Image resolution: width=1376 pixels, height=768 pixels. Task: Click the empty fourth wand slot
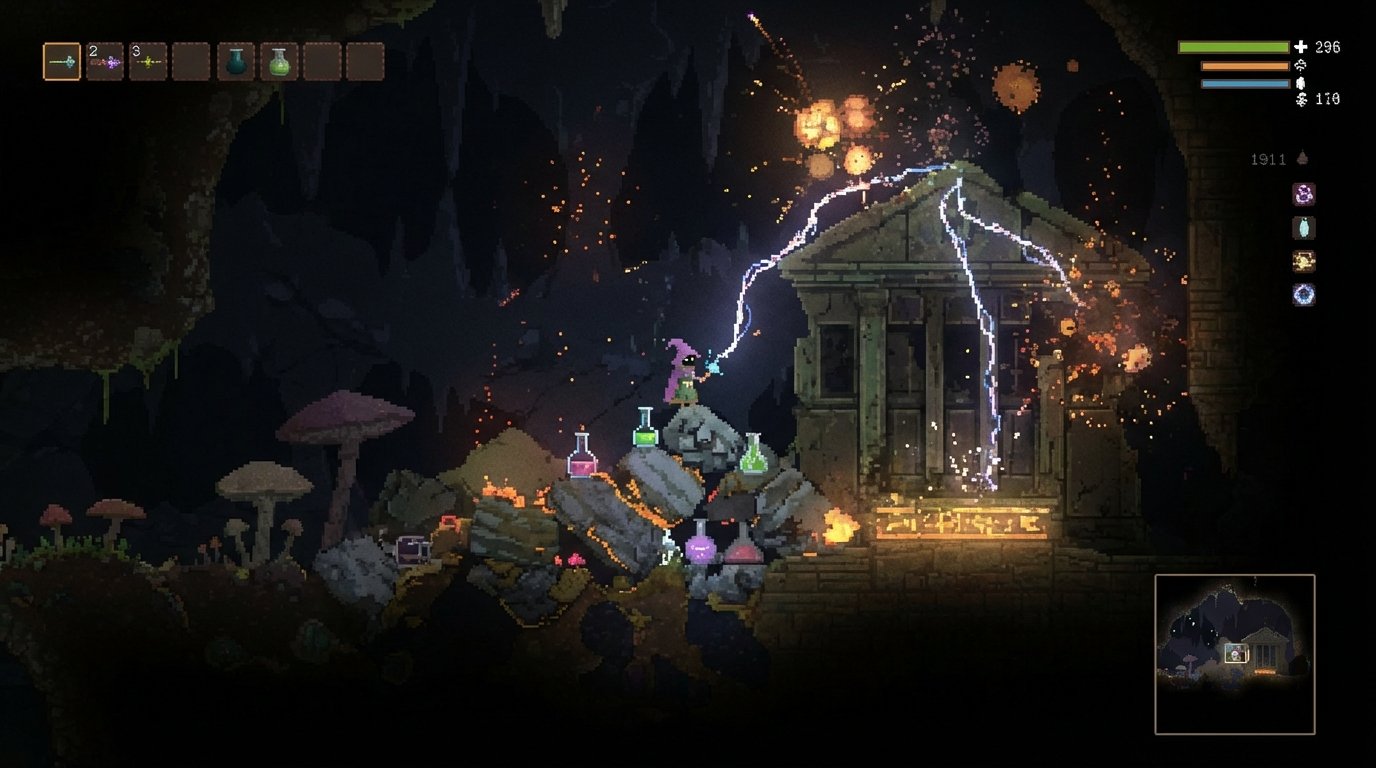pos(190,61)
